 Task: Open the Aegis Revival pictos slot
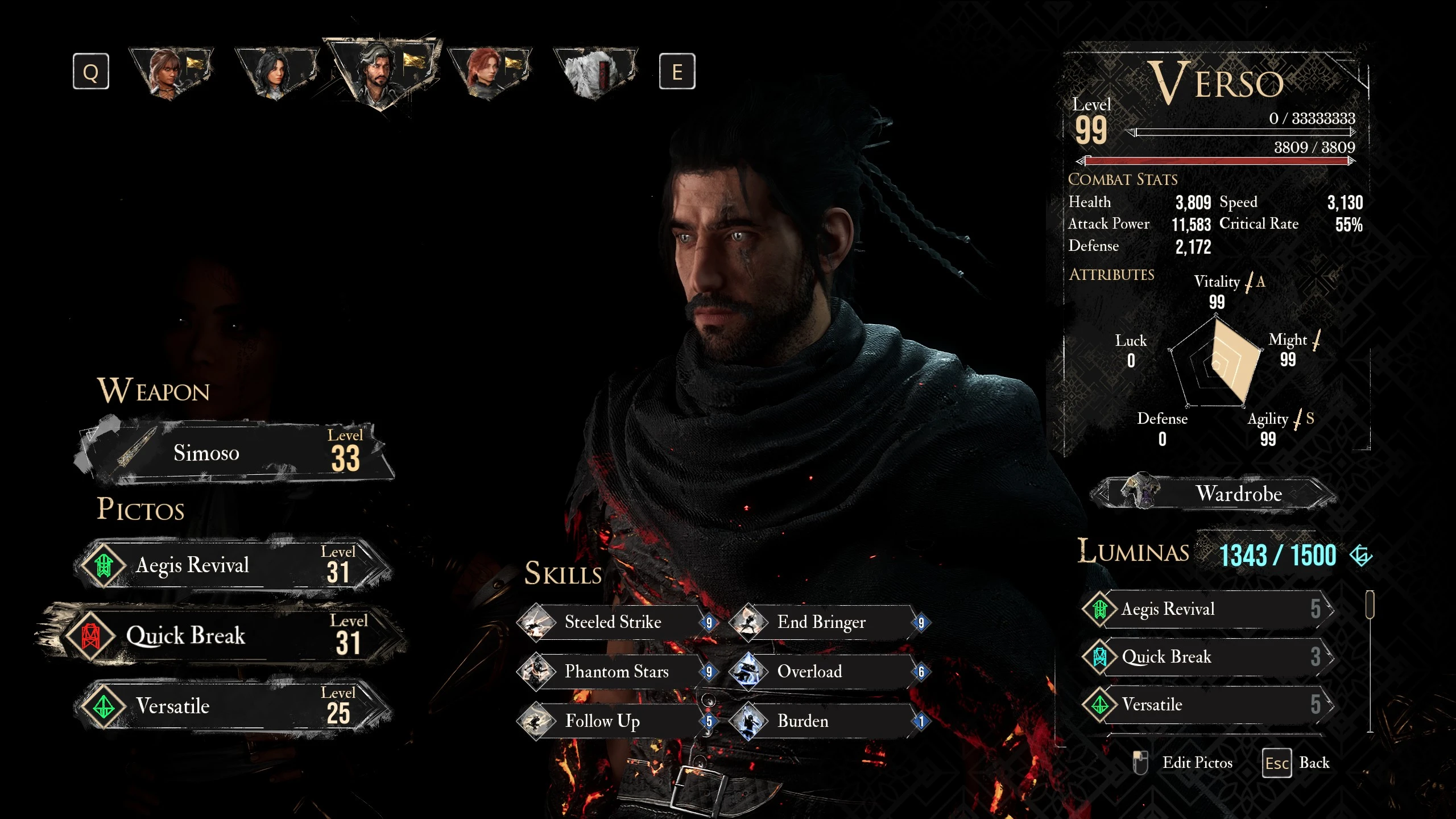click(x=233, y=565)
